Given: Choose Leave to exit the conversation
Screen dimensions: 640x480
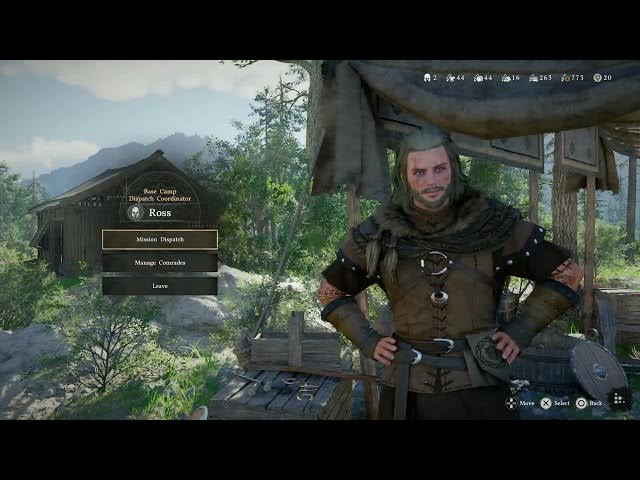Looking at the screenshot, I should [x=160, y=285].
